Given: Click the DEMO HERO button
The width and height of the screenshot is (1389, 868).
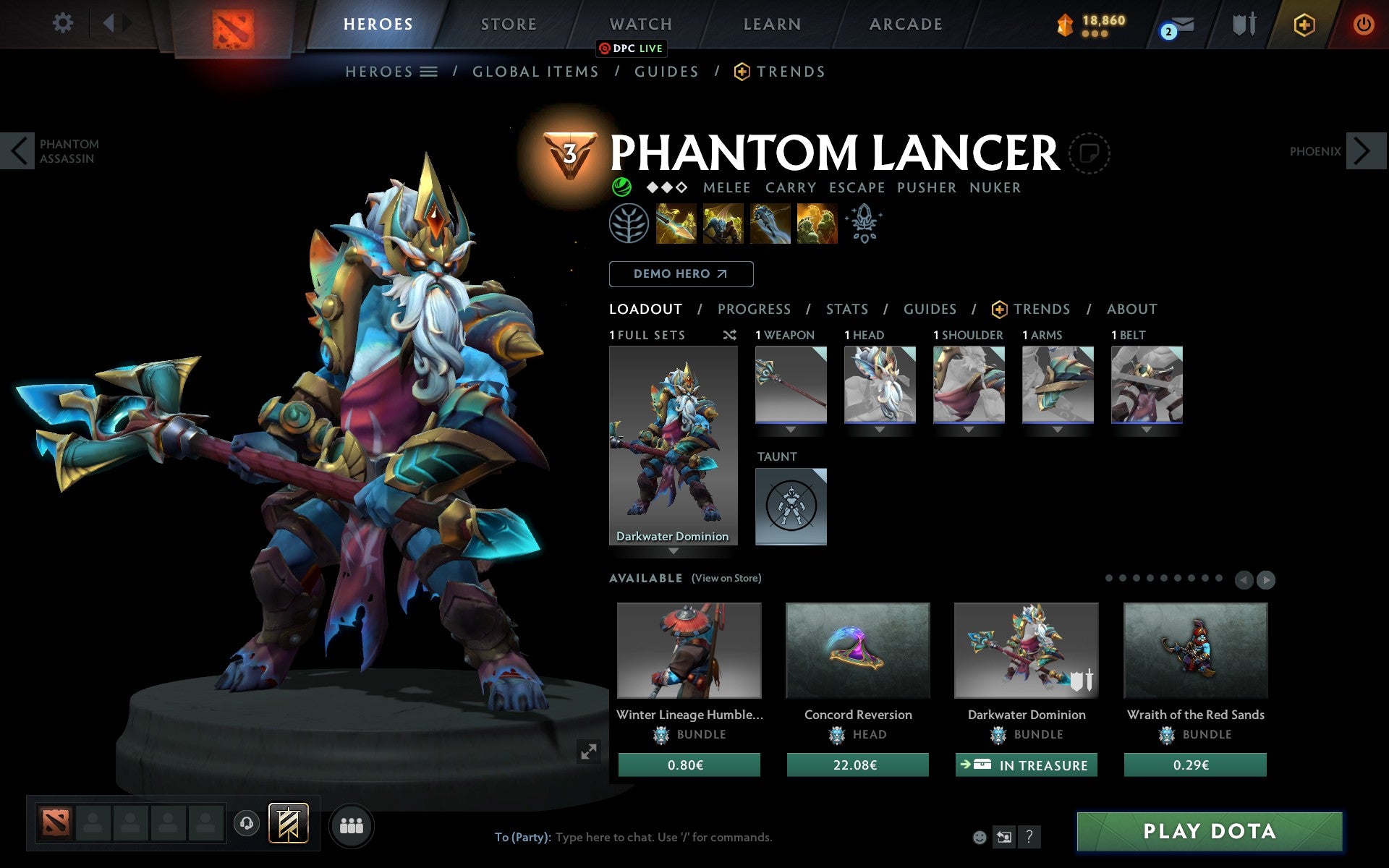Looking at the screenshot, I should (x=681, y=274).
